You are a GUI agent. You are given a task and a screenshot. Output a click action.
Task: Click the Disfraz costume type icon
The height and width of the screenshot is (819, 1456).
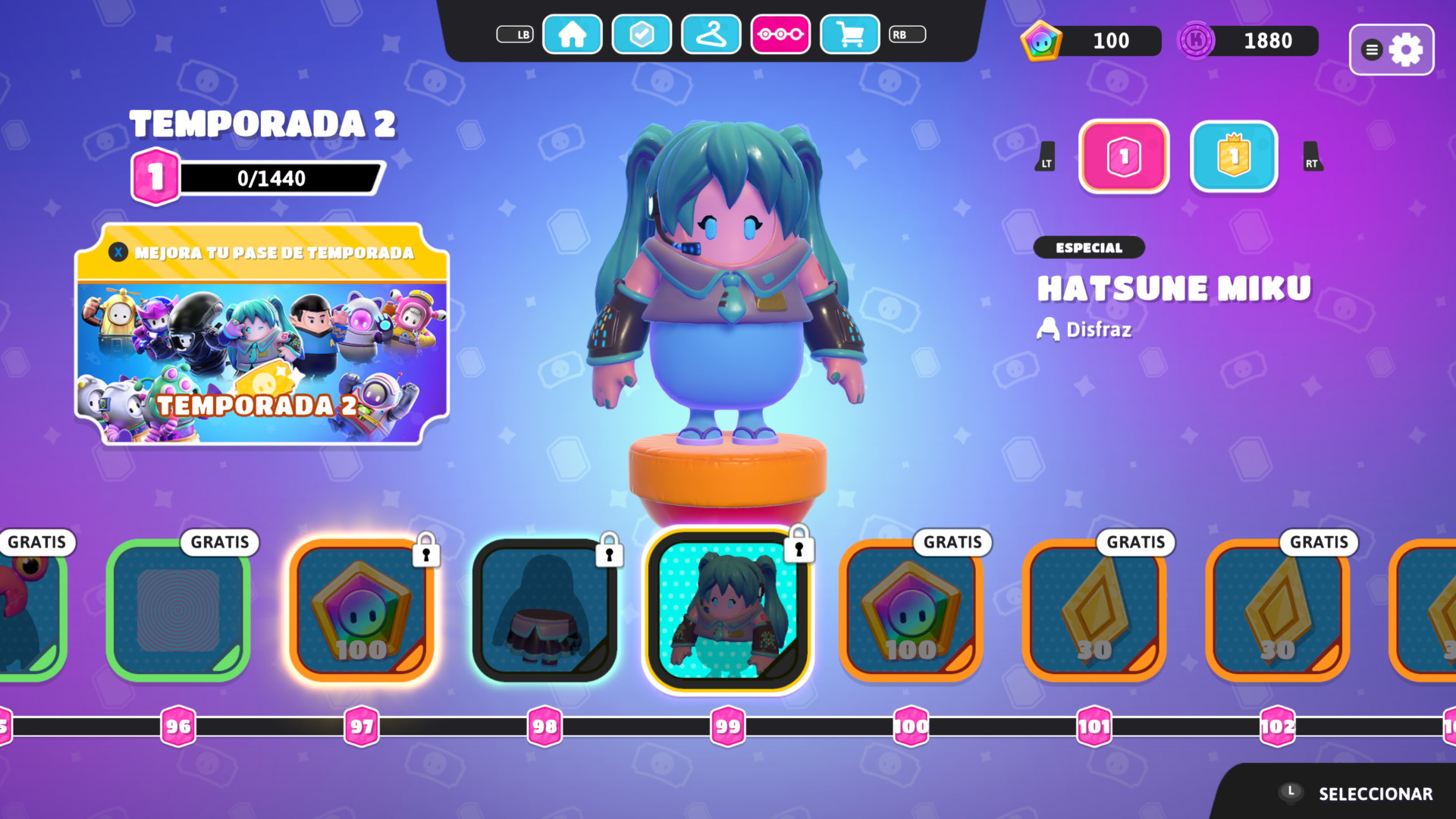click(1047, 329)
